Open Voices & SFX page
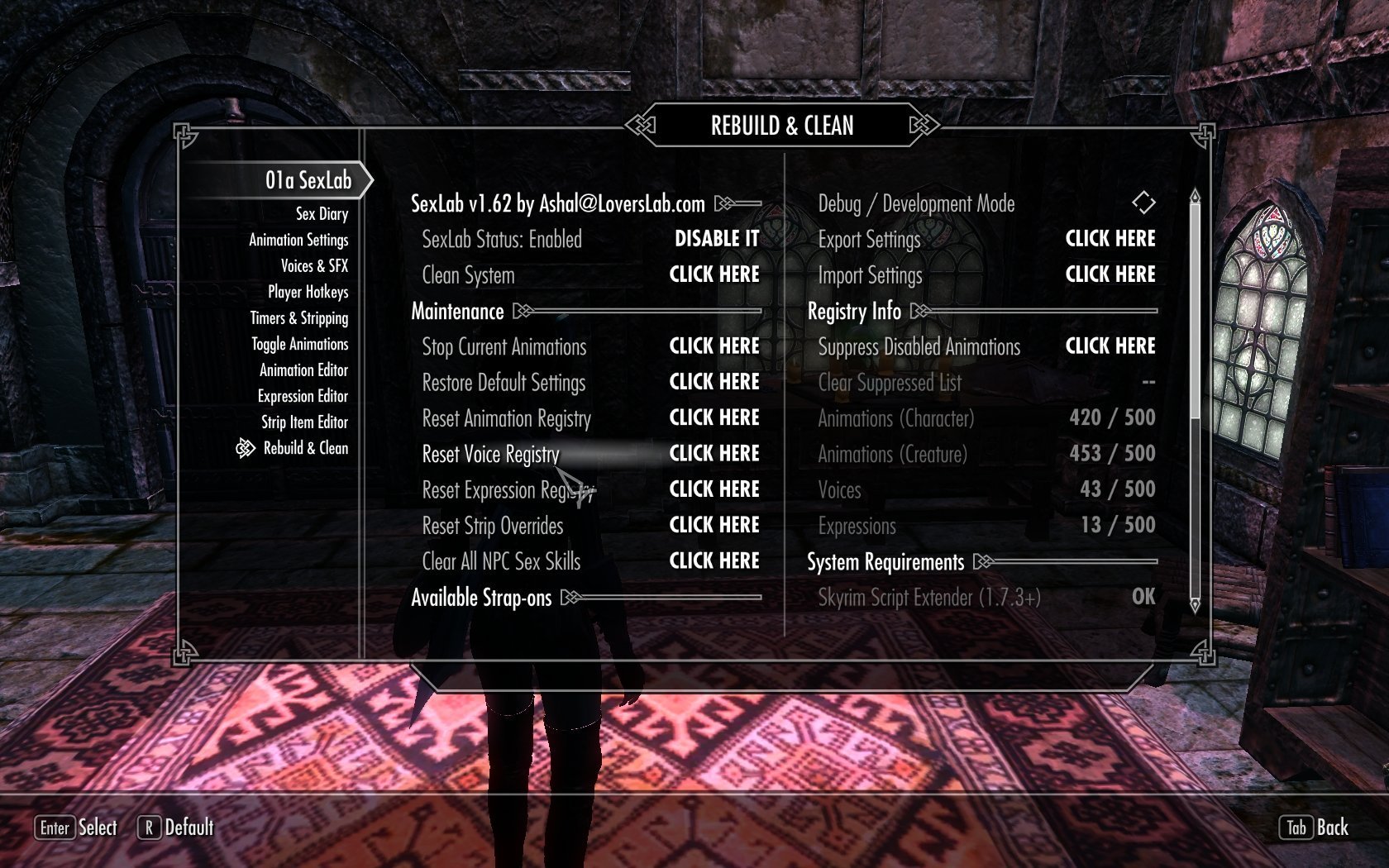The width and height of the screenshot is (1389, 868). pos(314,266)
